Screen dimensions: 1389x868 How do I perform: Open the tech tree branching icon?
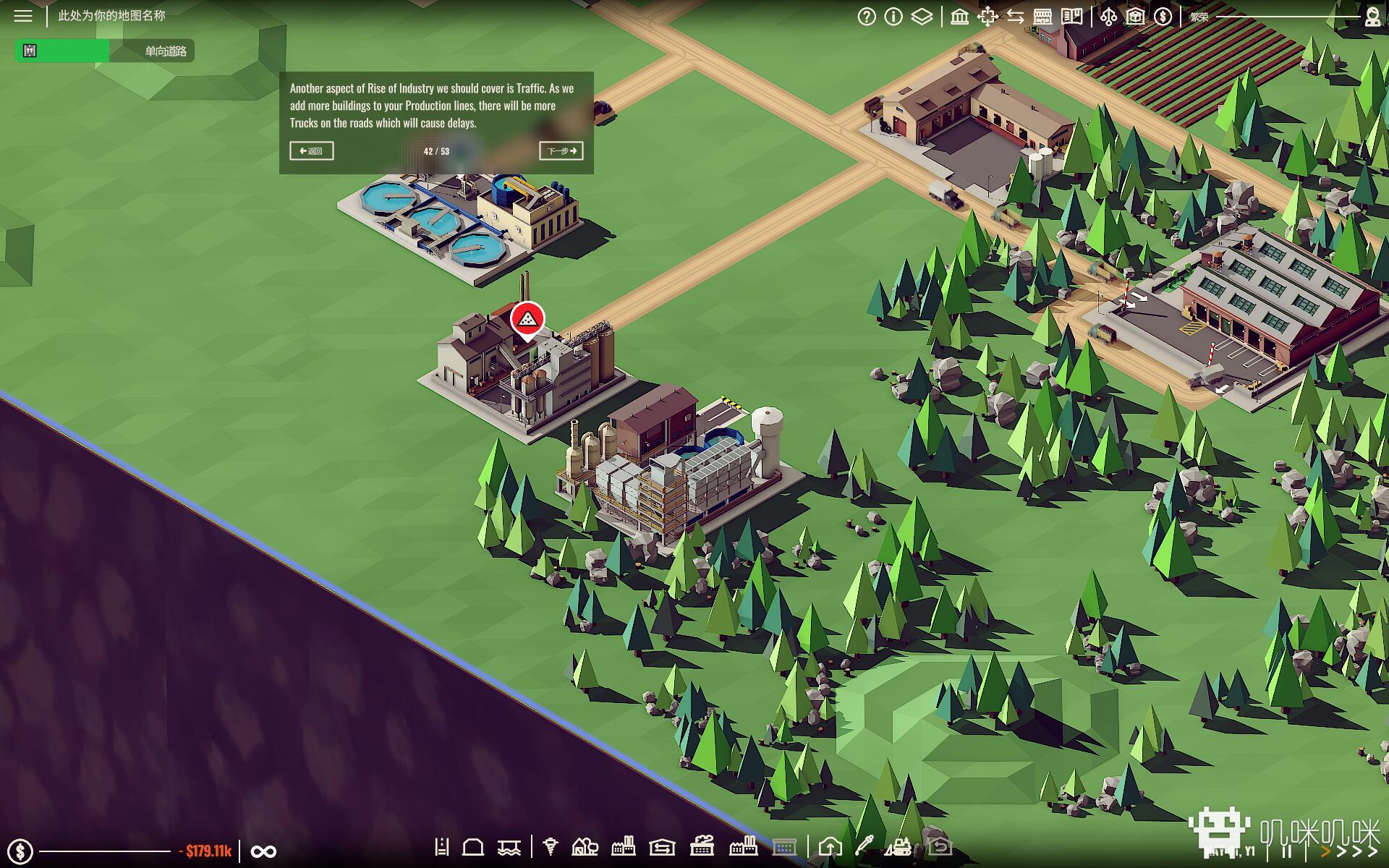click(x=1108, y=17)
